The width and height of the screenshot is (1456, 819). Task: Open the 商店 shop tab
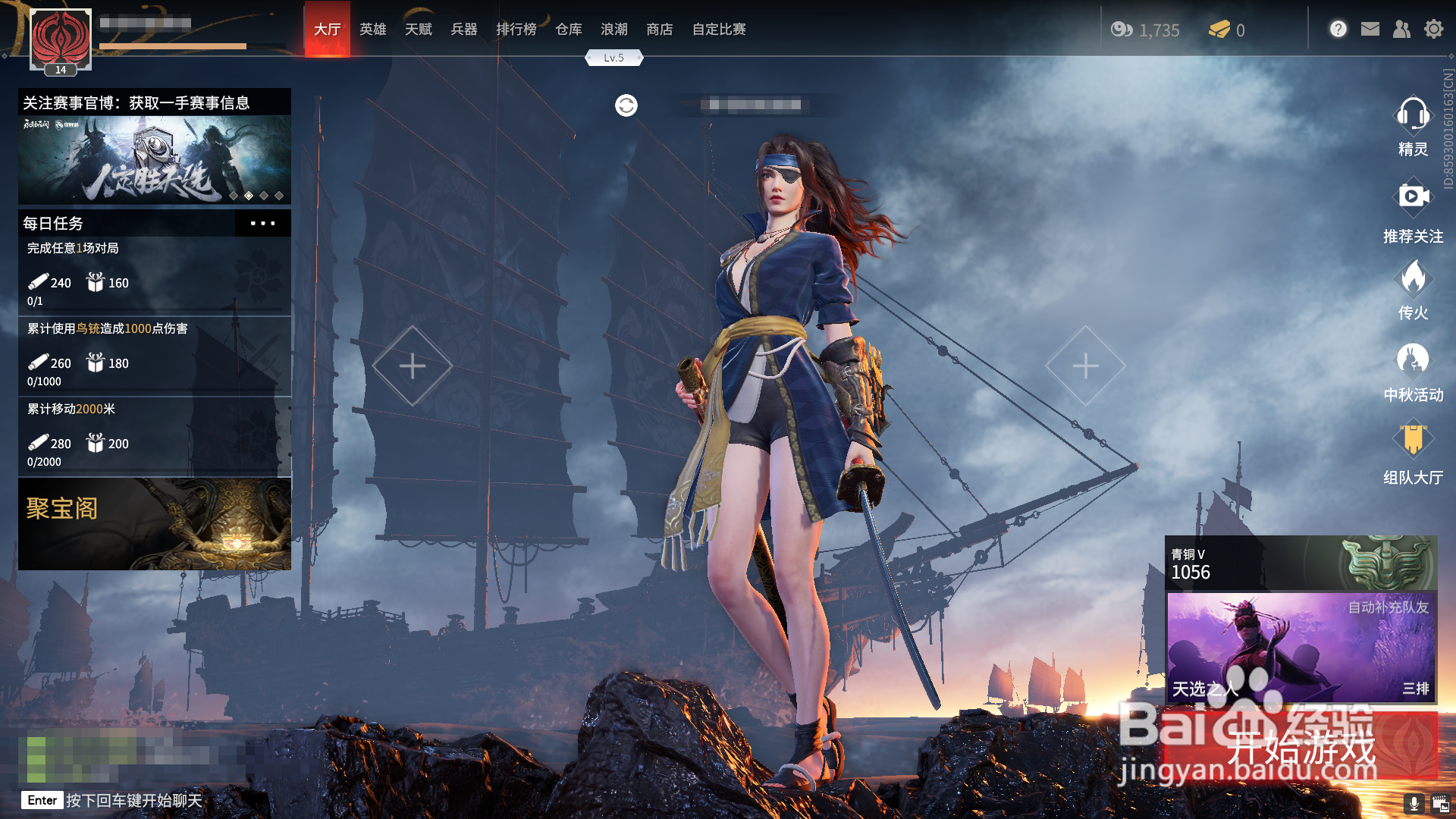pos(659,30)
